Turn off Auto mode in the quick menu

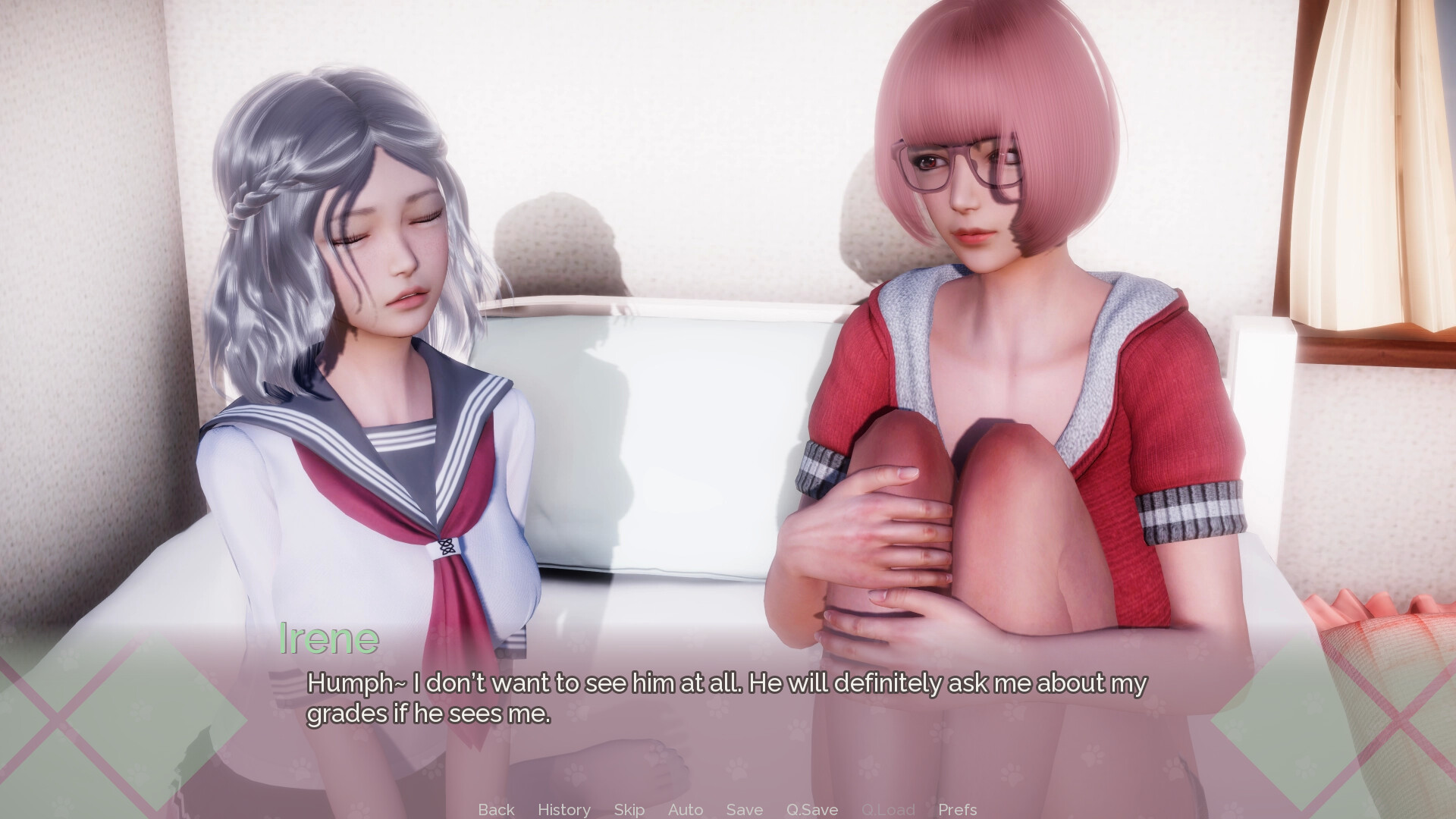[x=686, y=809]
